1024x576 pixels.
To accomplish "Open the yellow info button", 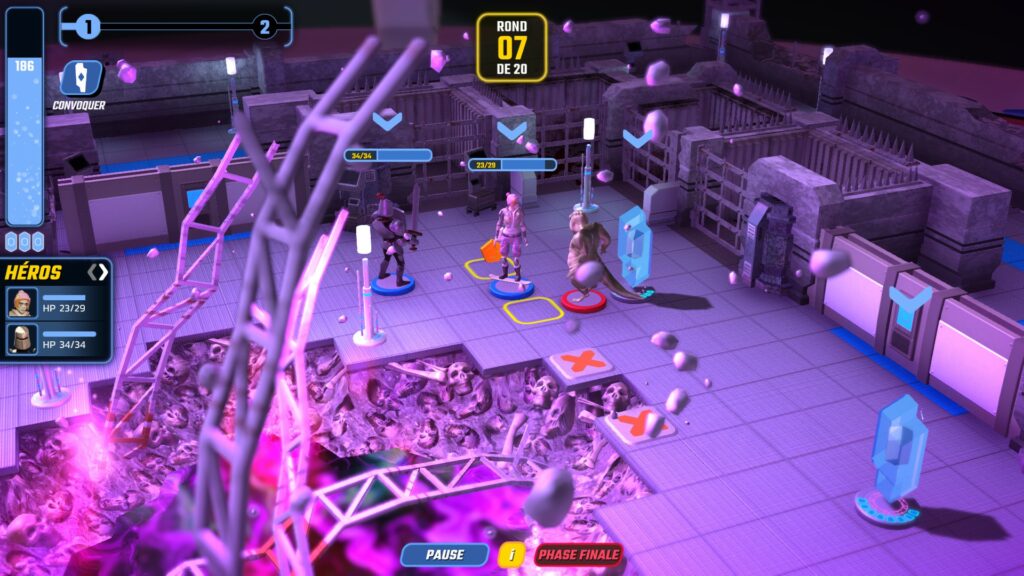I will coord(511,554).
